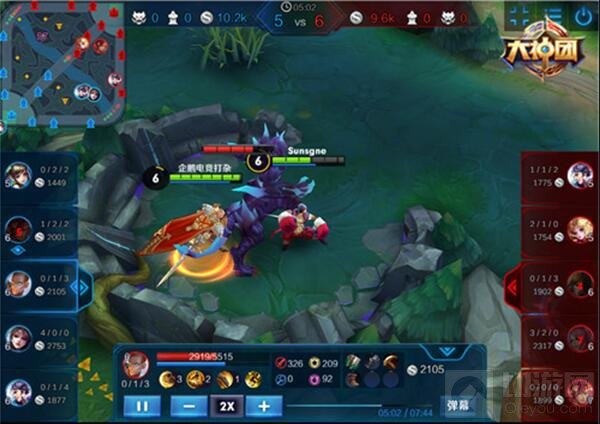Collapse the hero detail panel arrow
Viewport: 600px width, 424px height.
click(441, 353)
